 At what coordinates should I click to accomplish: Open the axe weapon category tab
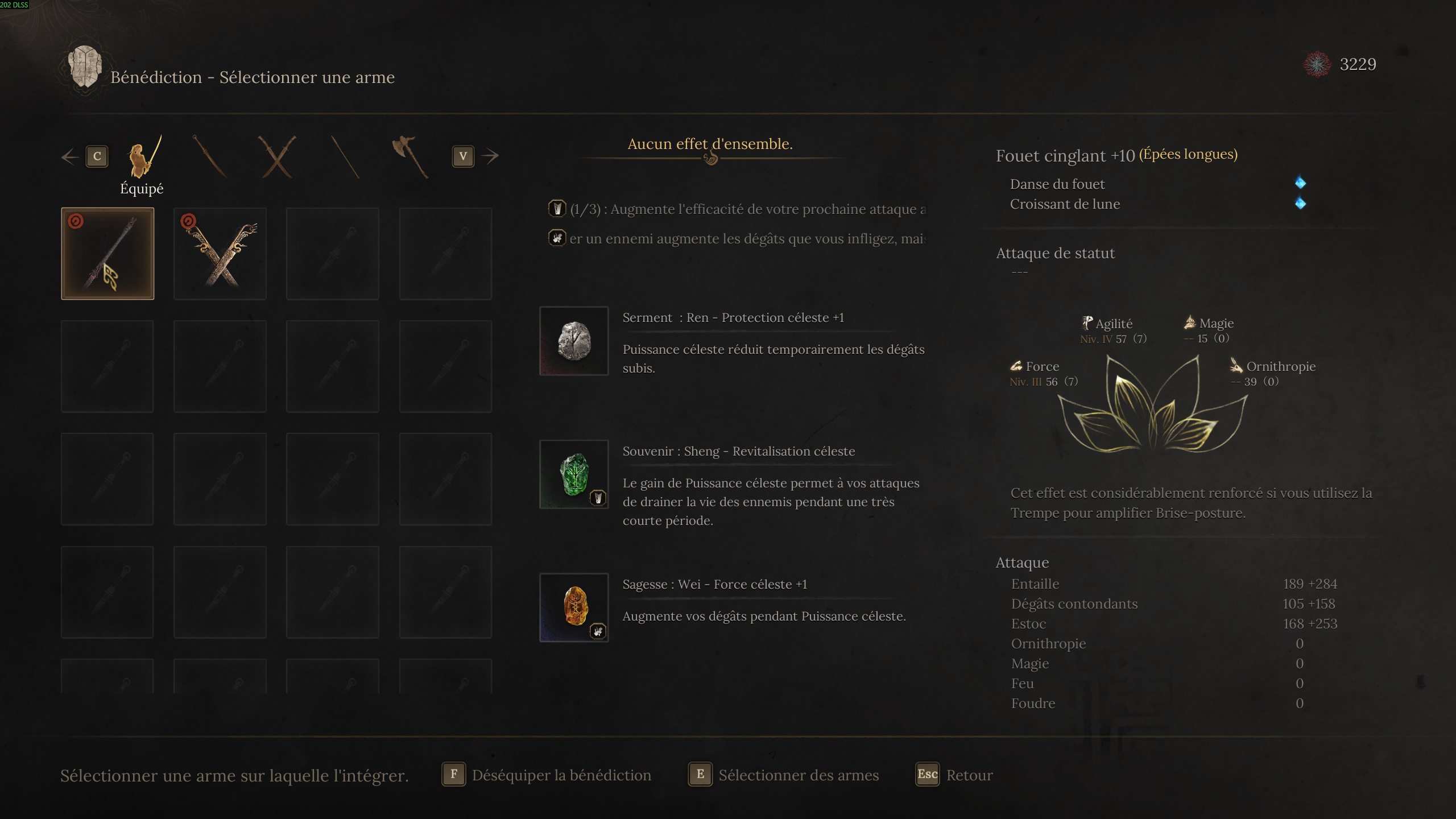click(x=410, y=157)
